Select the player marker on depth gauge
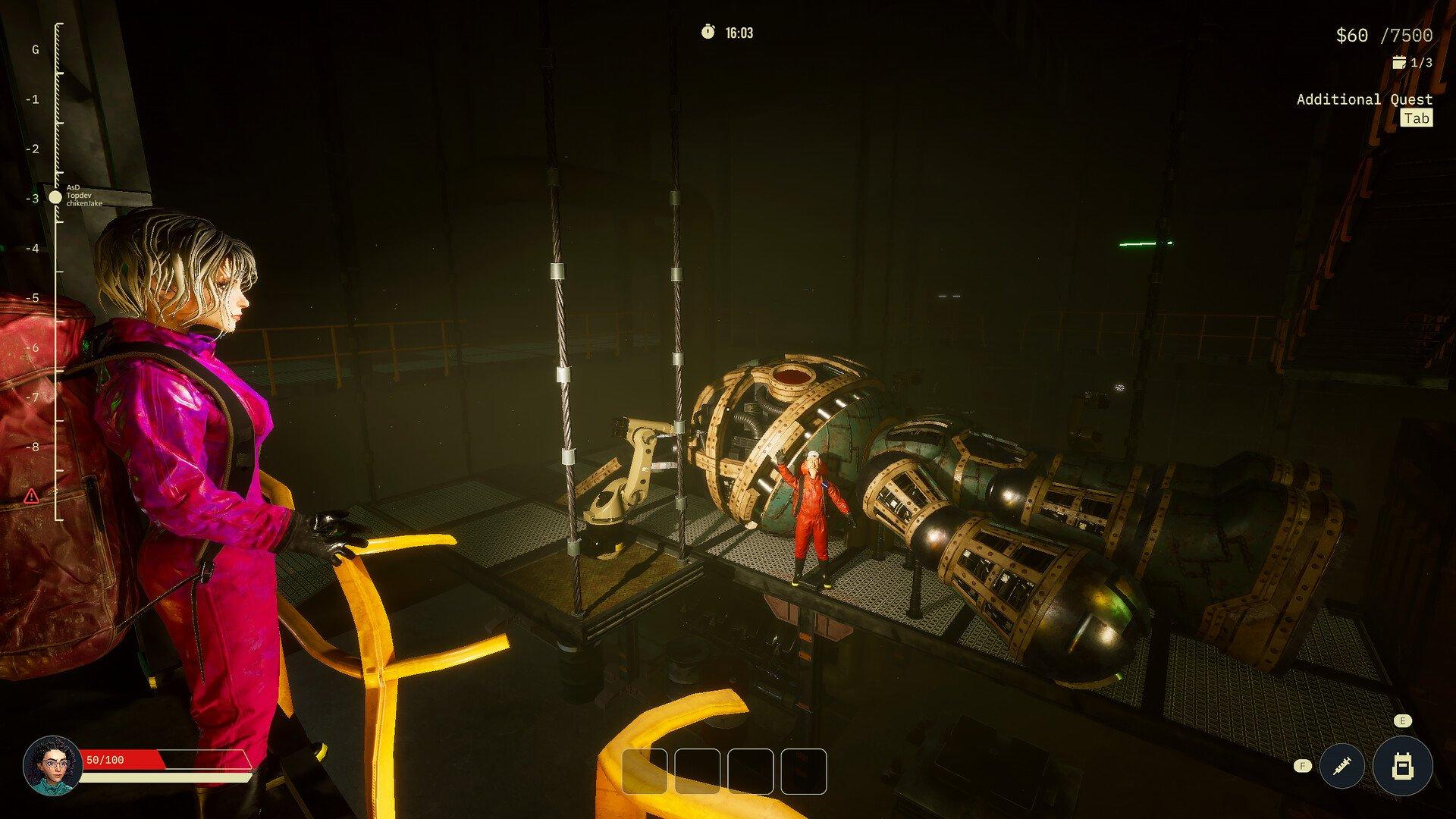Screen dimensions: 1456x819 coord(55,197)
